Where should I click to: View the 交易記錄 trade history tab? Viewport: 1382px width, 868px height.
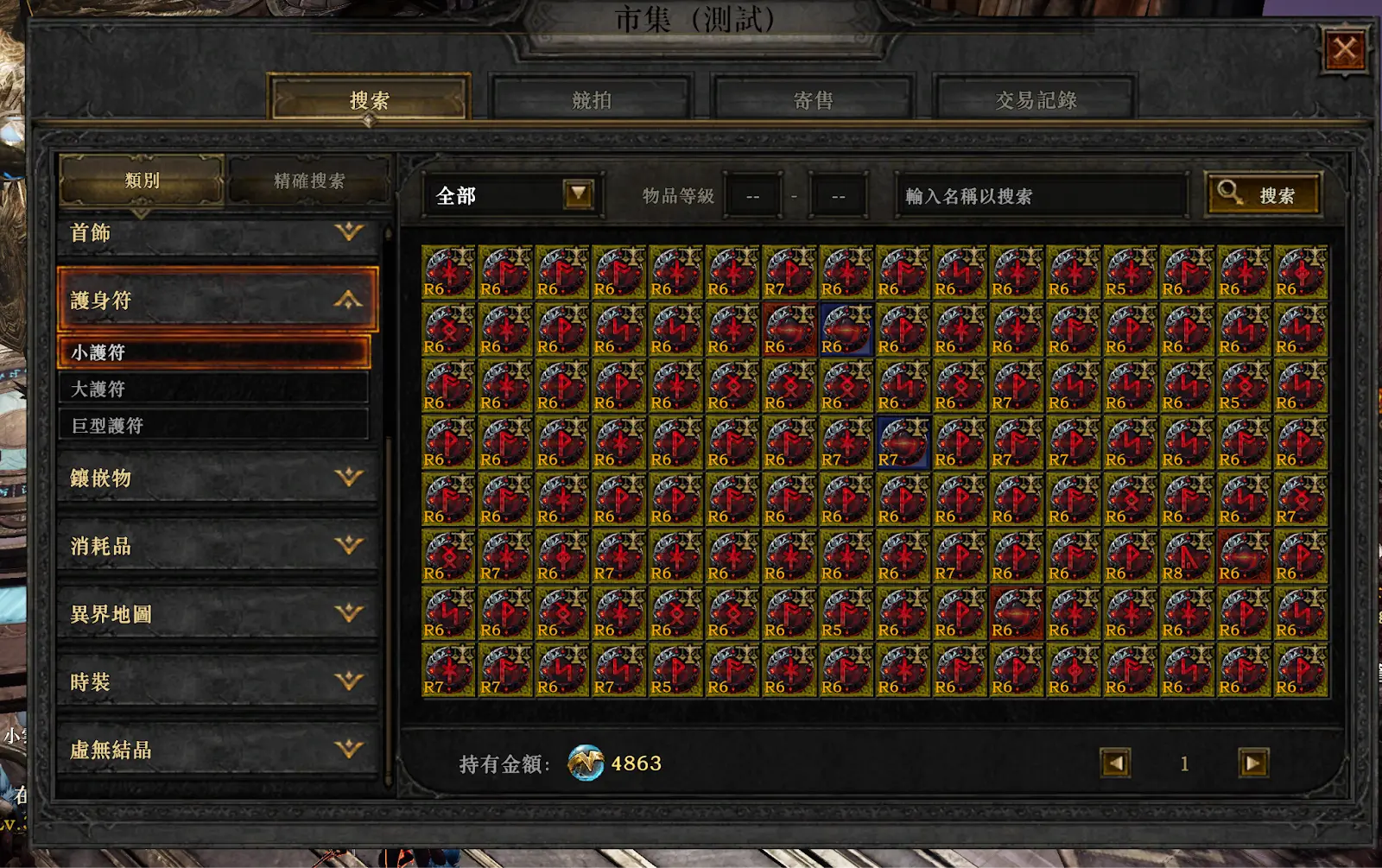click(1035, 100)
